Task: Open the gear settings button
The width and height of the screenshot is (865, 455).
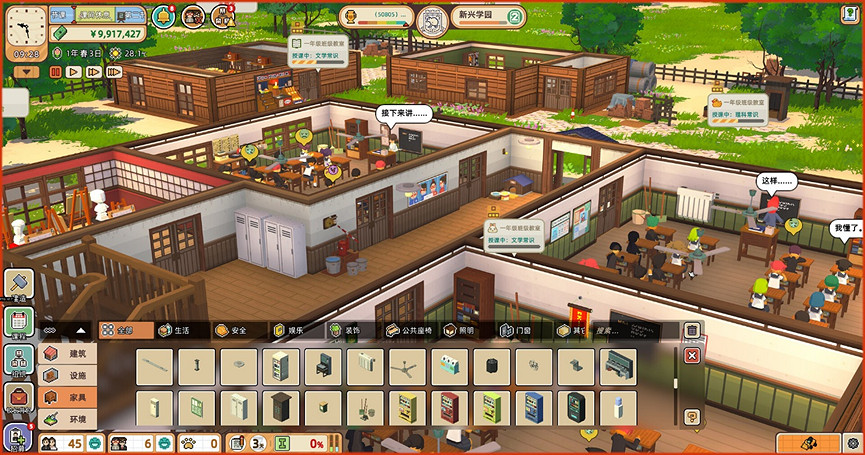Action: point(851,442)
